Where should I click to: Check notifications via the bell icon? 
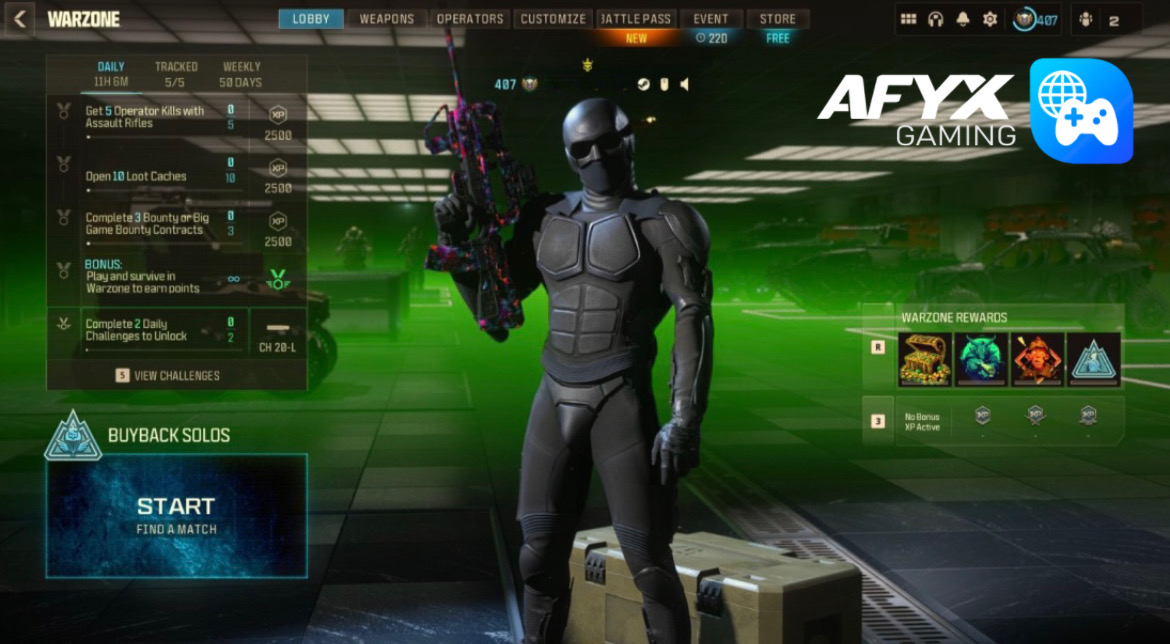[963, 19]
